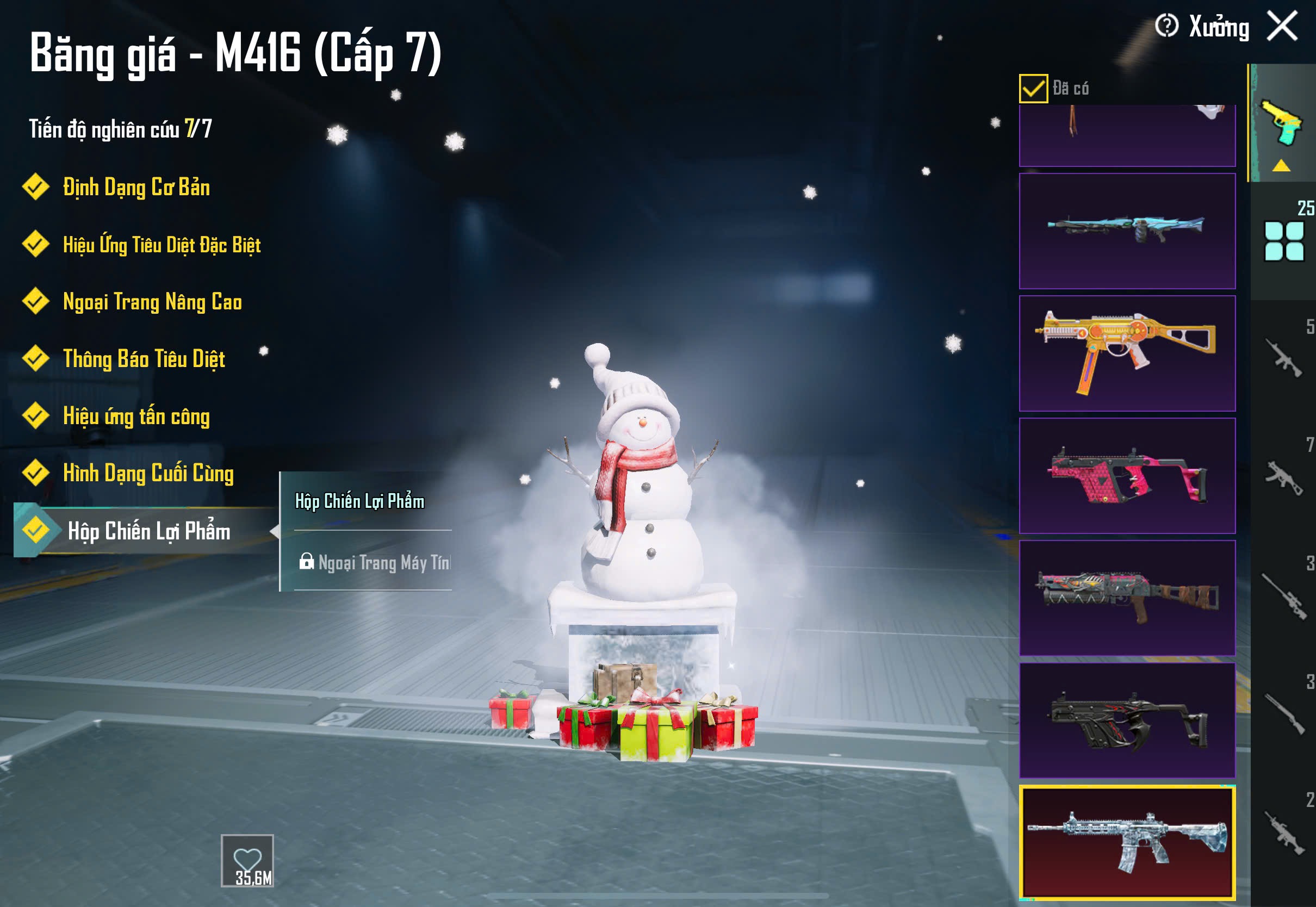
Task: Show Hiệu ứng tấn công level
Action: point(136,416)
